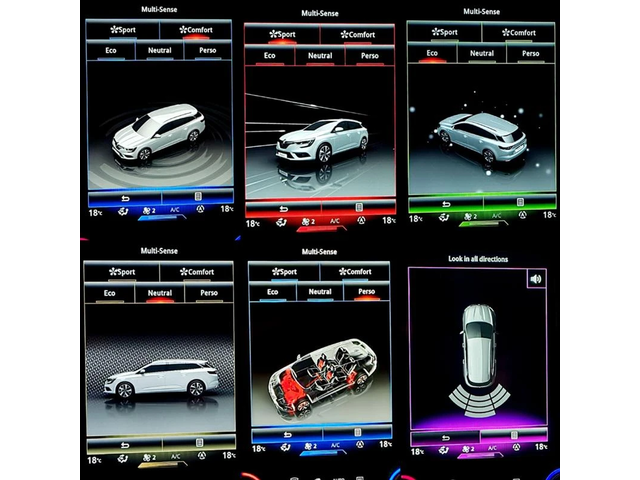Choose Comfort on the red-themed Multi-Sense screen
640x480 pixels.
pos(357,35)
